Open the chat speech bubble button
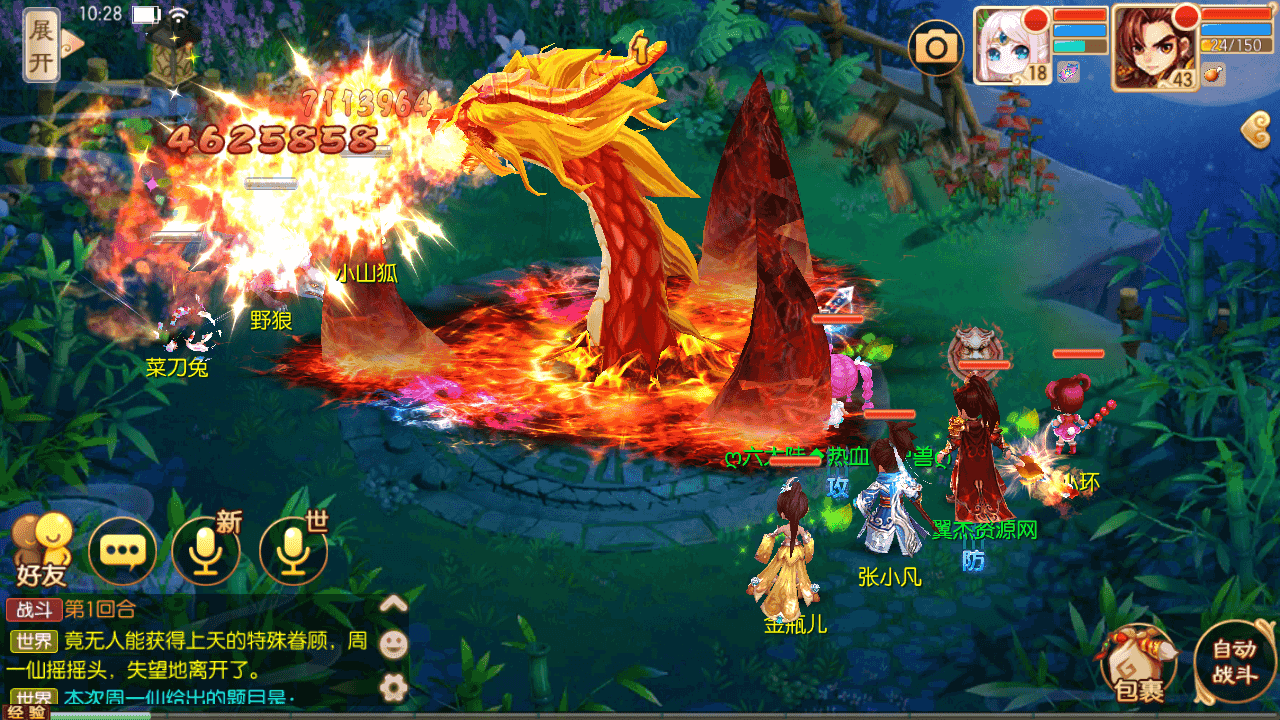The height and width of the screenshot is (720, 1280). pos(123,551)
